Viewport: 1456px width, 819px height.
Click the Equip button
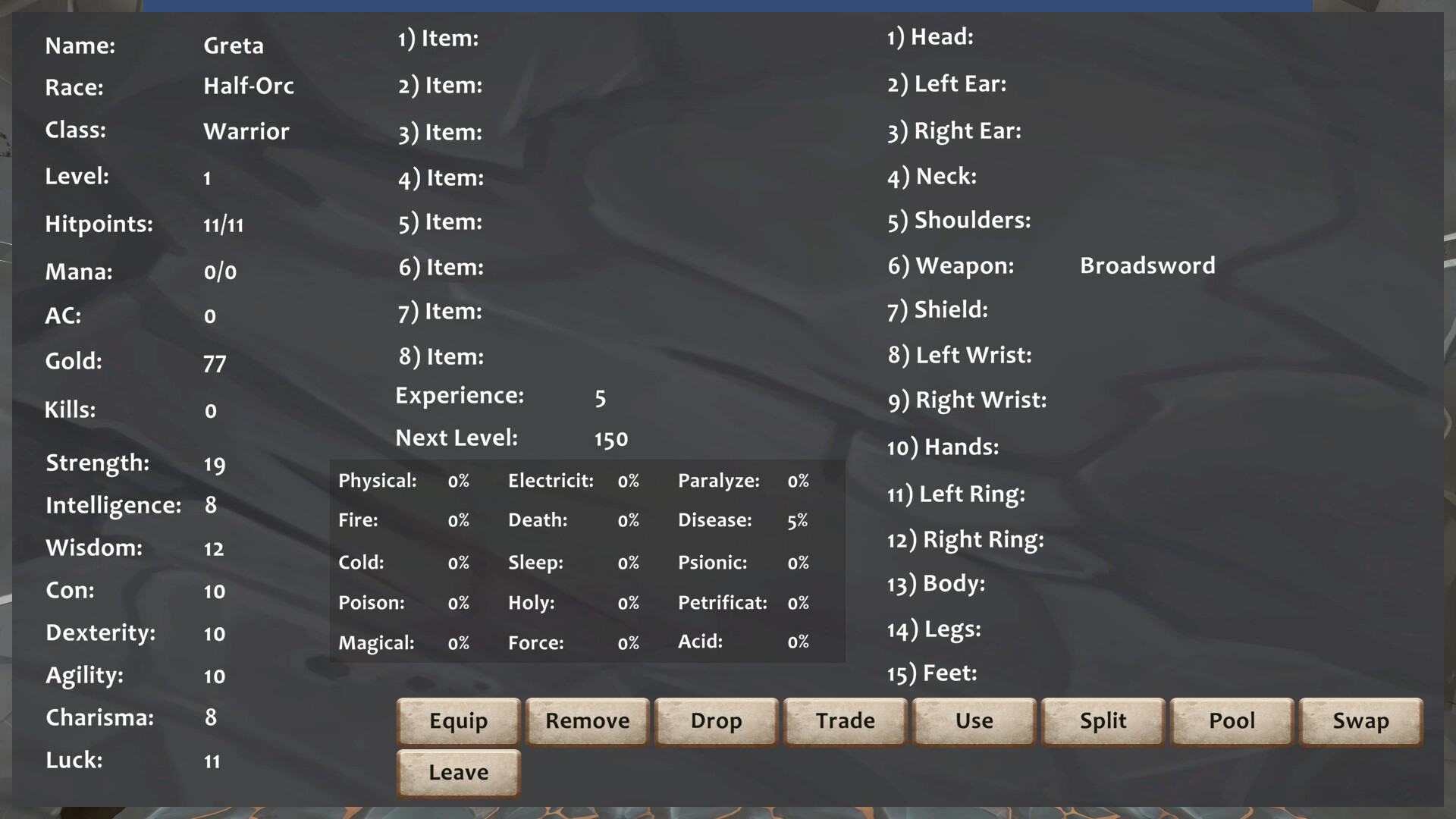pyautogui.click(x=458, y=721)
